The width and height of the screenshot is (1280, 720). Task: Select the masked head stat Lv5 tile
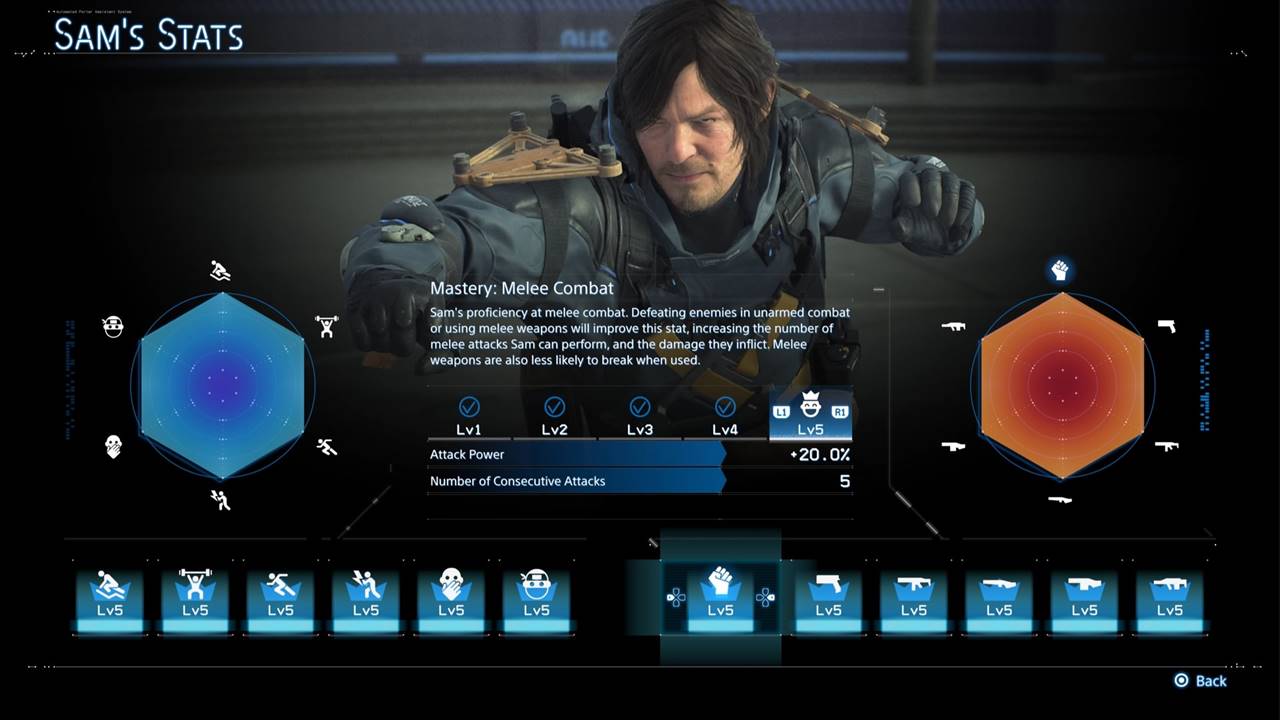click(537, 598)
